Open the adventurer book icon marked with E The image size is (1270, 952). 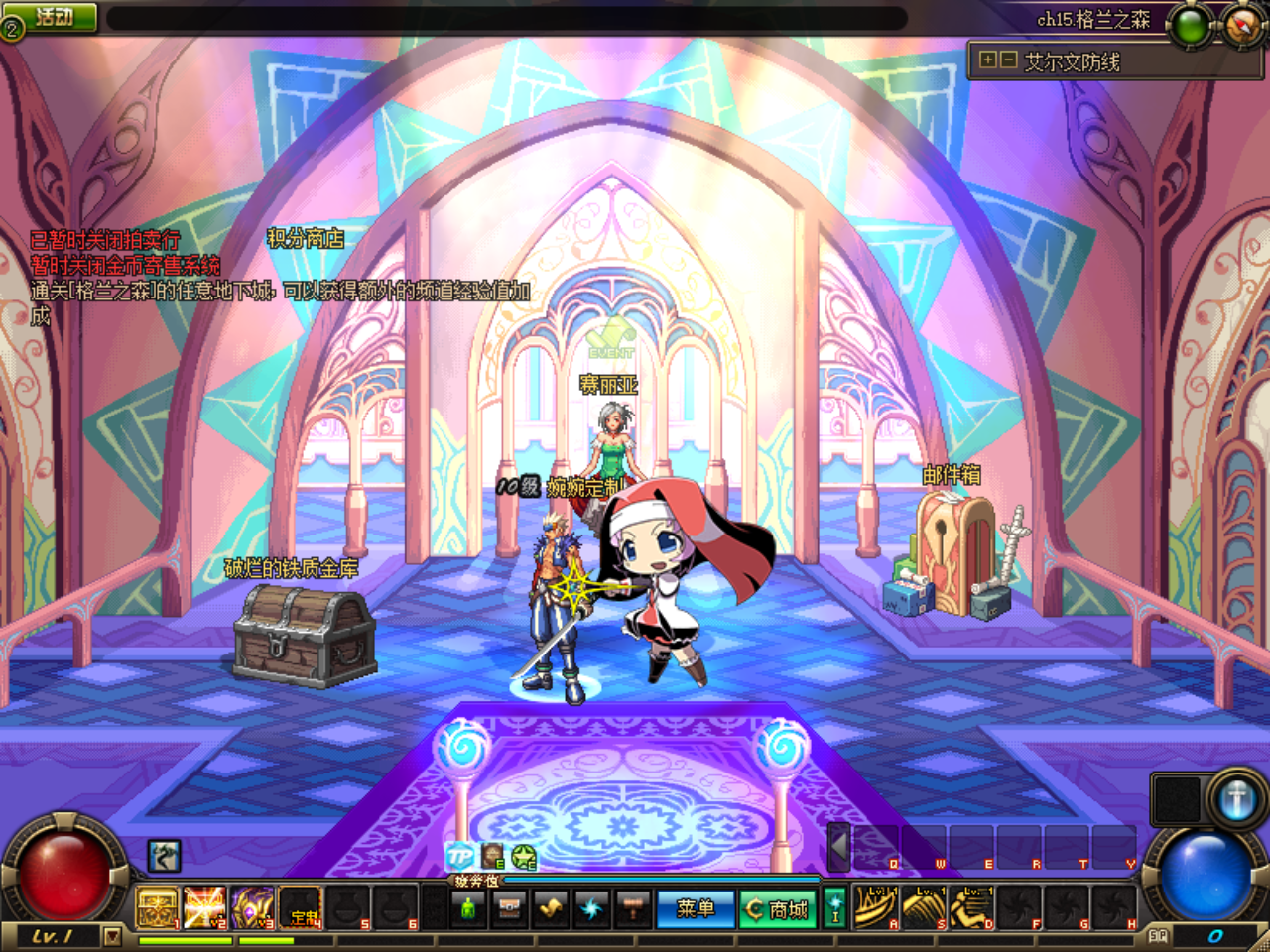point(490,855)
